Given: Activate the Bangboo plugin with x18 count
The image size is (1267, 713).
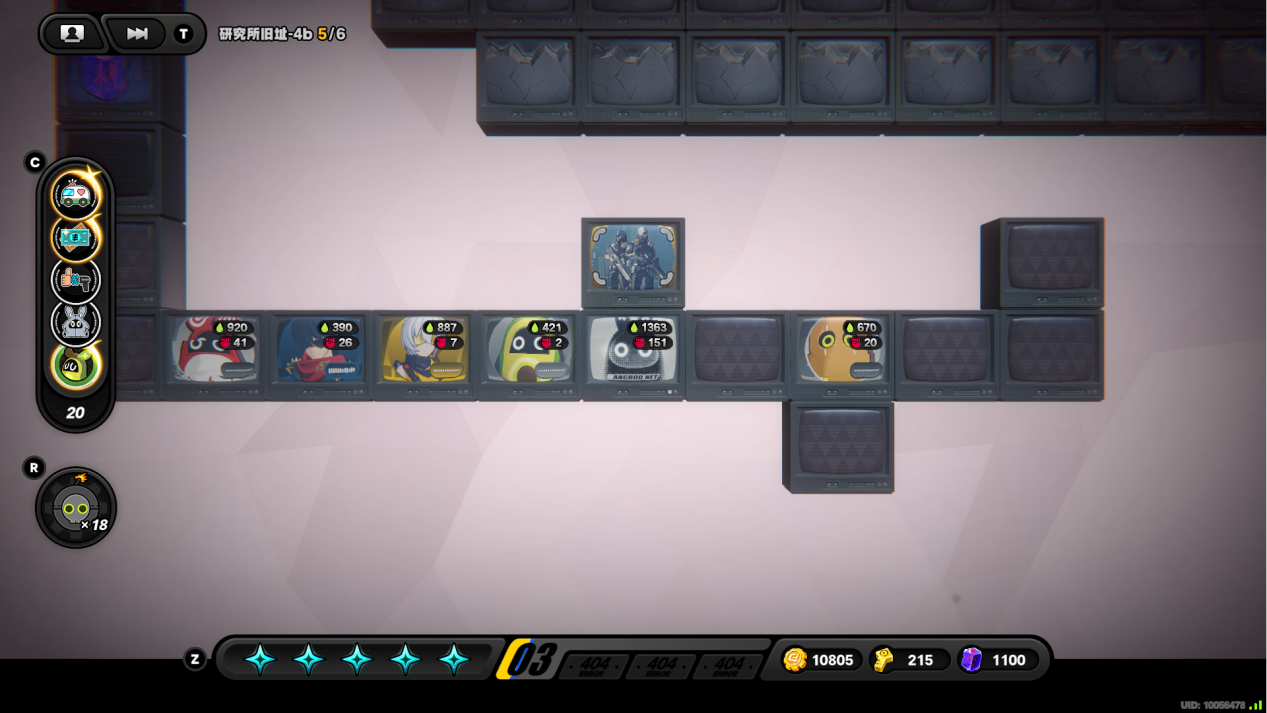Looking at the screenshot, I should pyautogui.click(x=76, y=508).
